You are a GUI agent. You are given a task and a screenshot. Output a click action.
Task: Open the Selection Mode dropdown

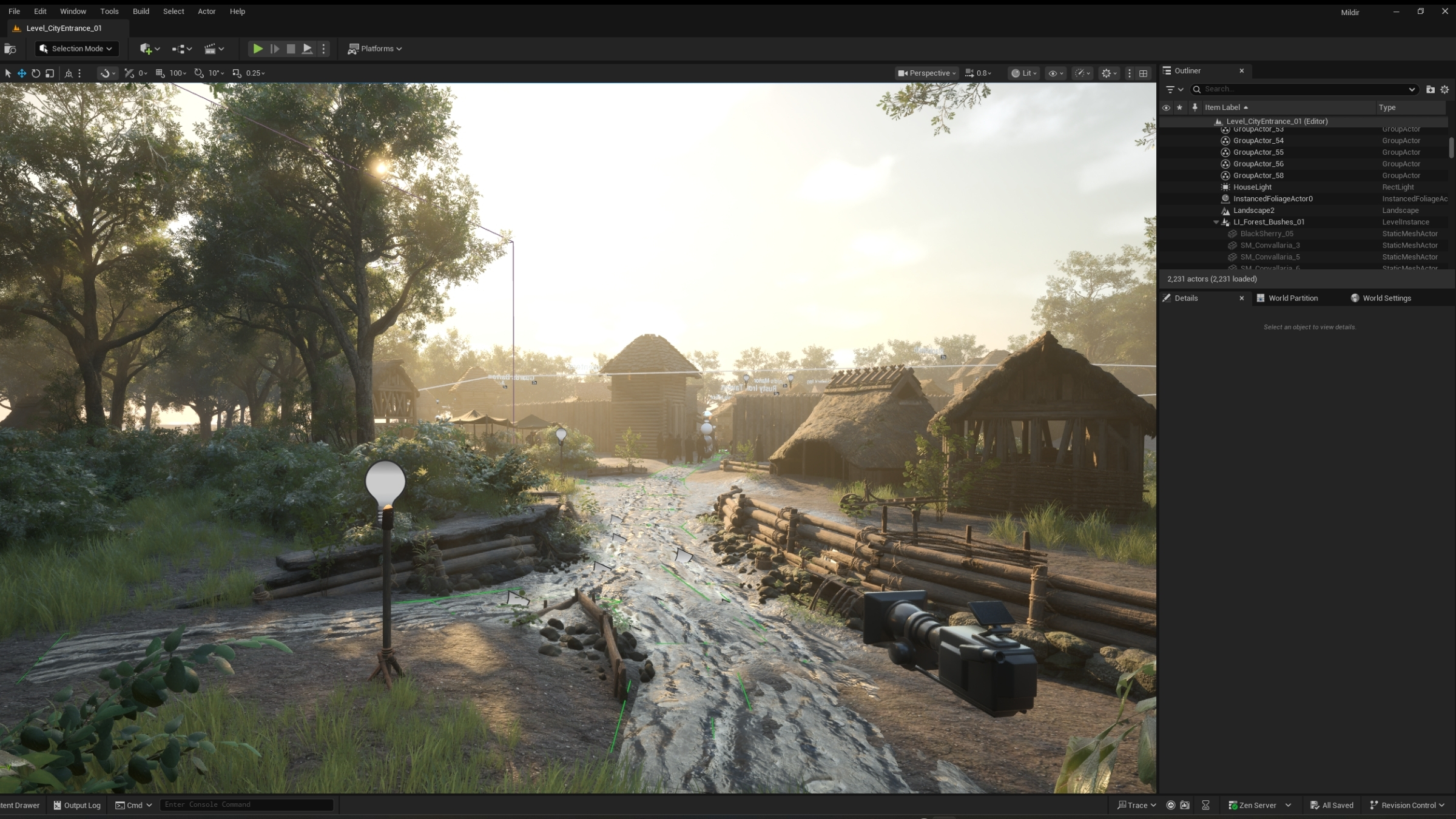point(76,49)
